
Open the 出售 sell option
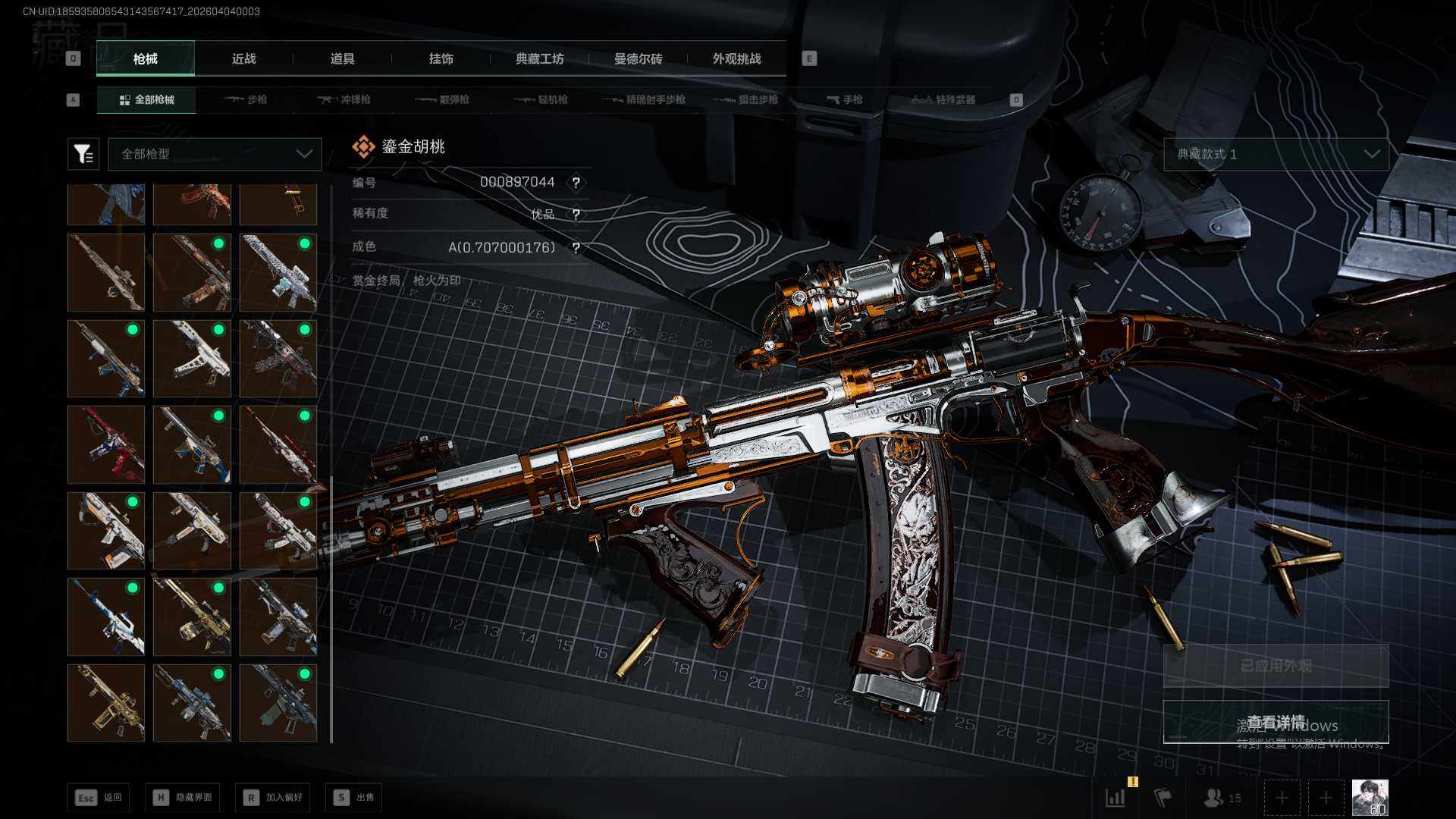[x=354, y=797]
